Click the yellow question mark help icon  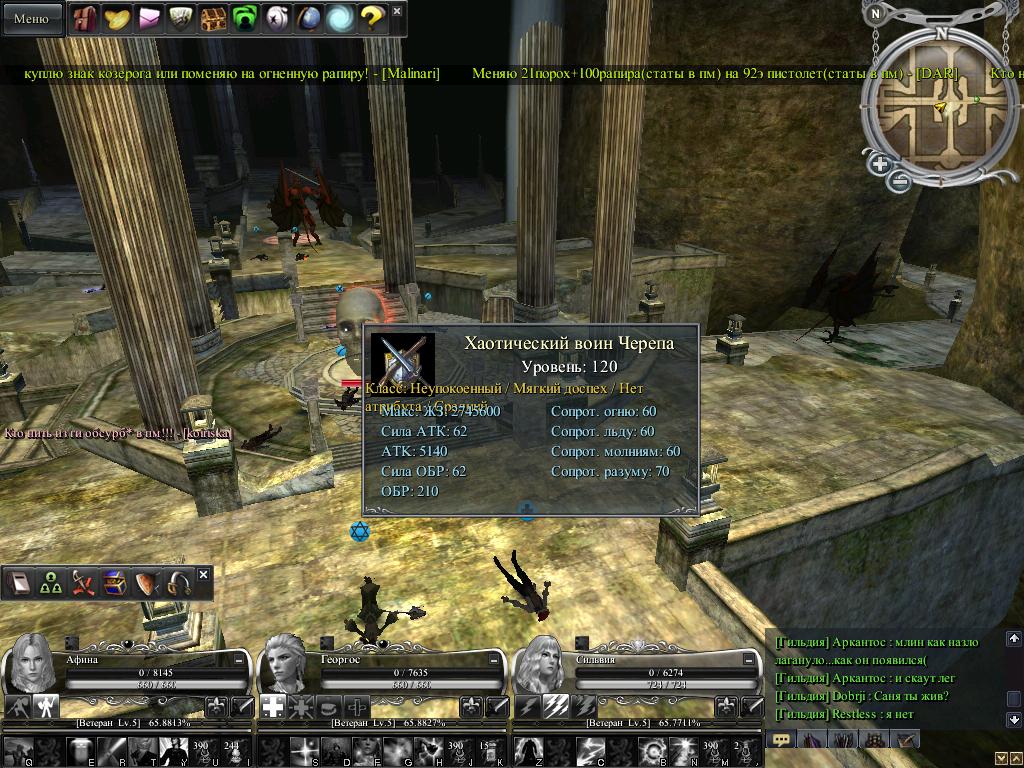point(371,18)
